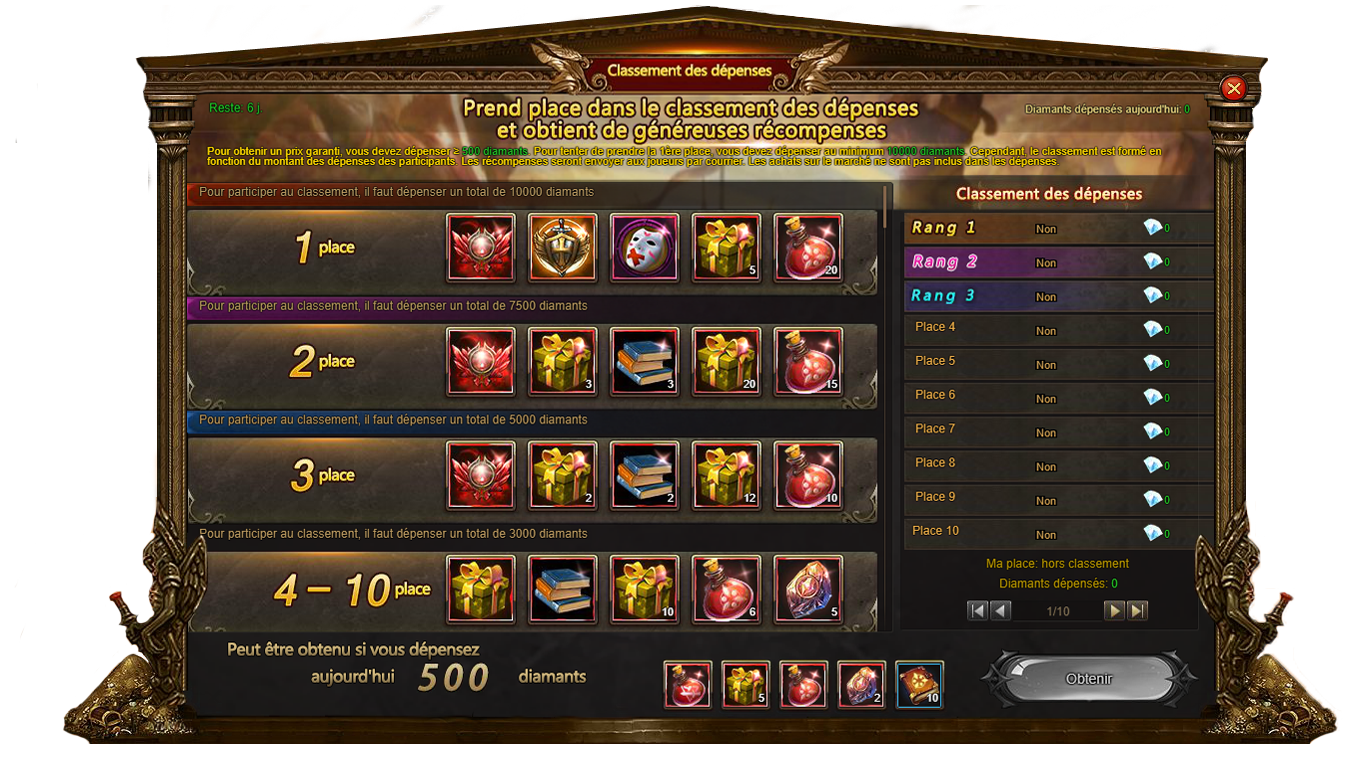View the 3rd place gift box with quantity 12
Viewport: 1358px width, 767px height.
(726, 475)
